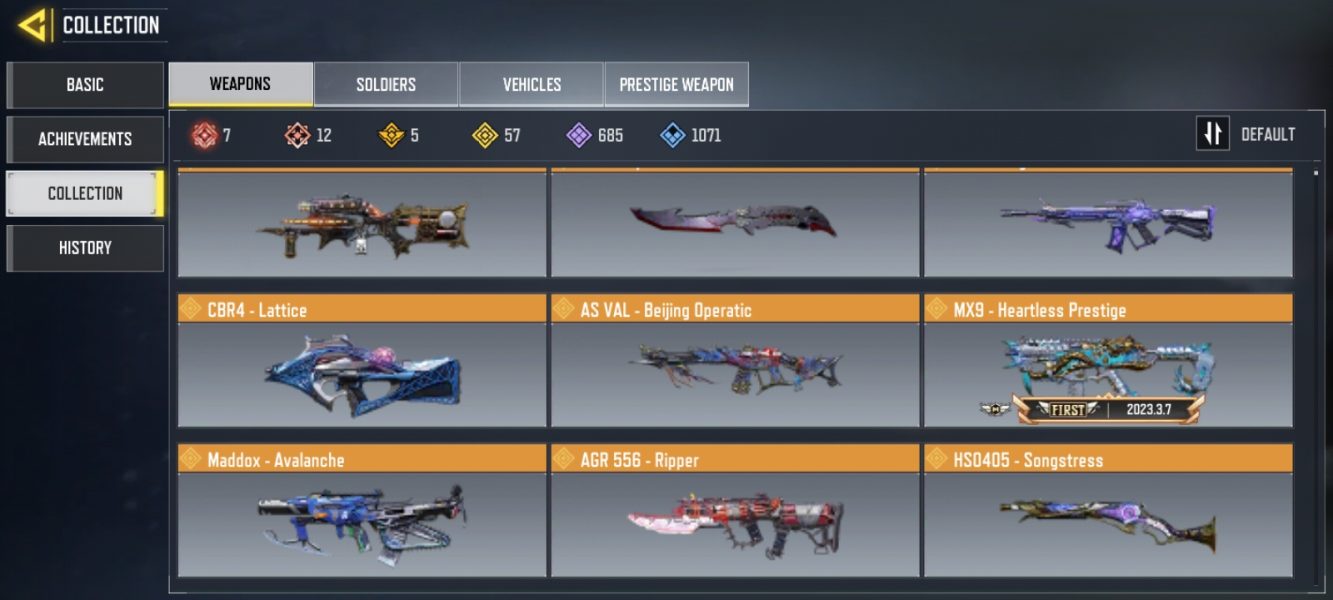Open the History section
This screenshot has width=1333, height=600.
[x=85, y=248]
